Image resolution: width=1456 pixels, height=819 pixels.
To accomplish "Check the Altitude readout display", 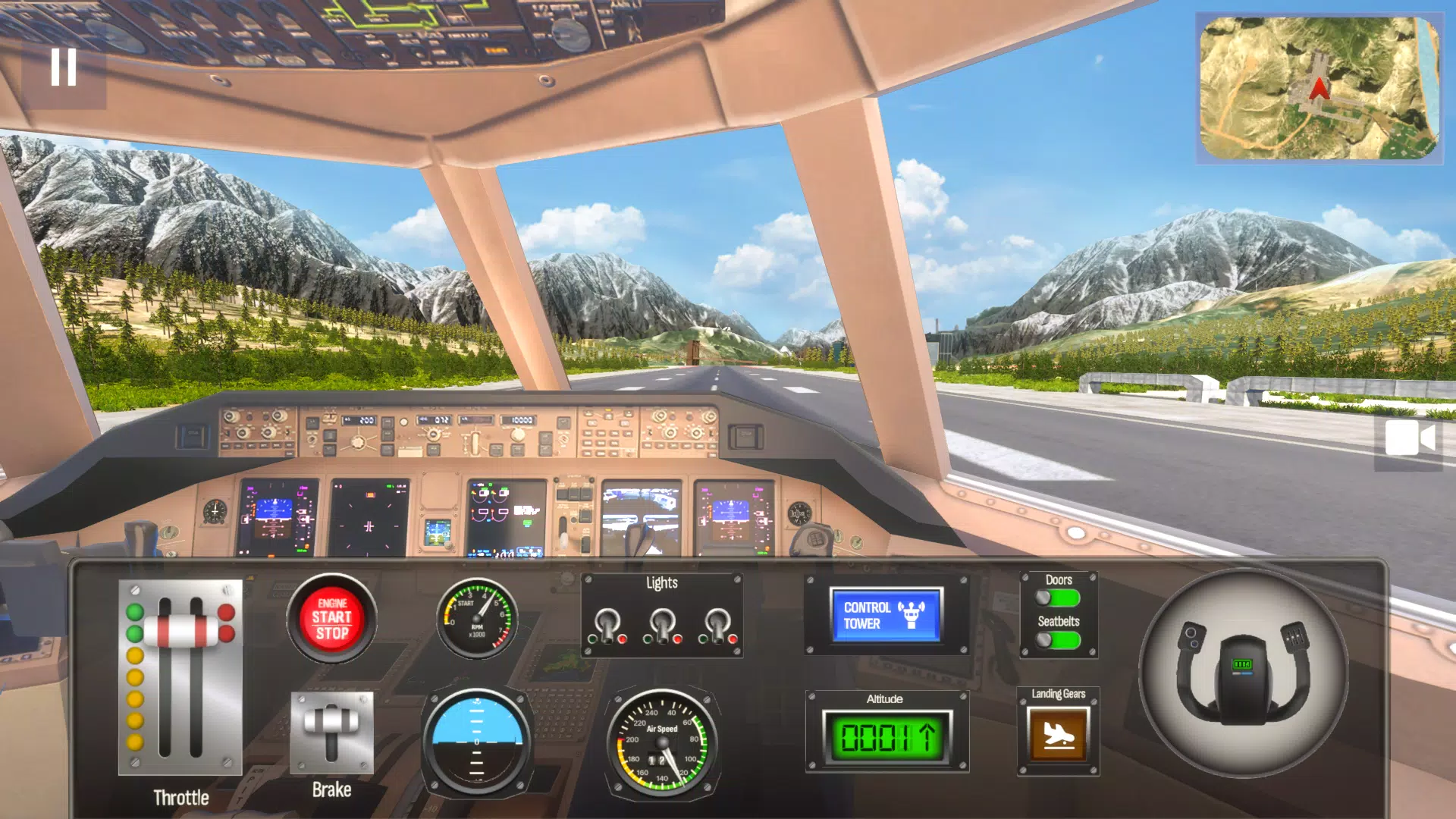I will (887, 736).
